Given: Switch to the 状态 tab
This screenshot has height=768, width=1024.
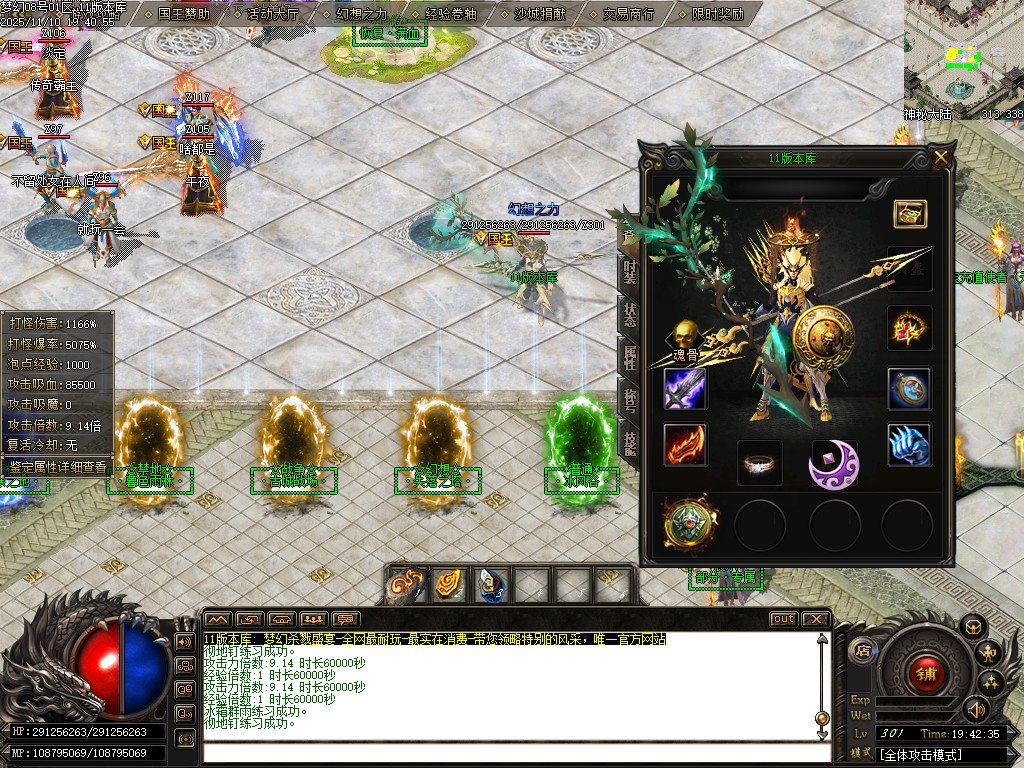Looking at the screenshot, I should click(x=629, y=313).
